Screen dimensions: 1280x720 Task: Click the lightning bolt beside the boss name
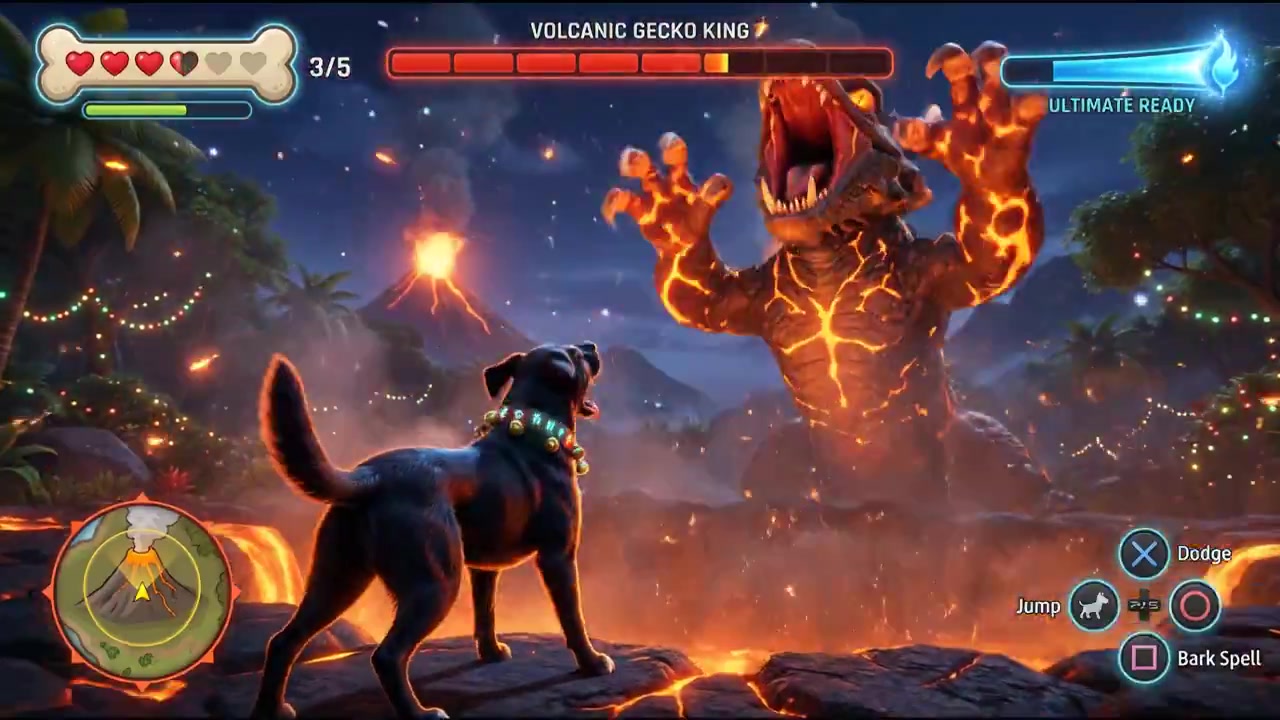[760, 29]
